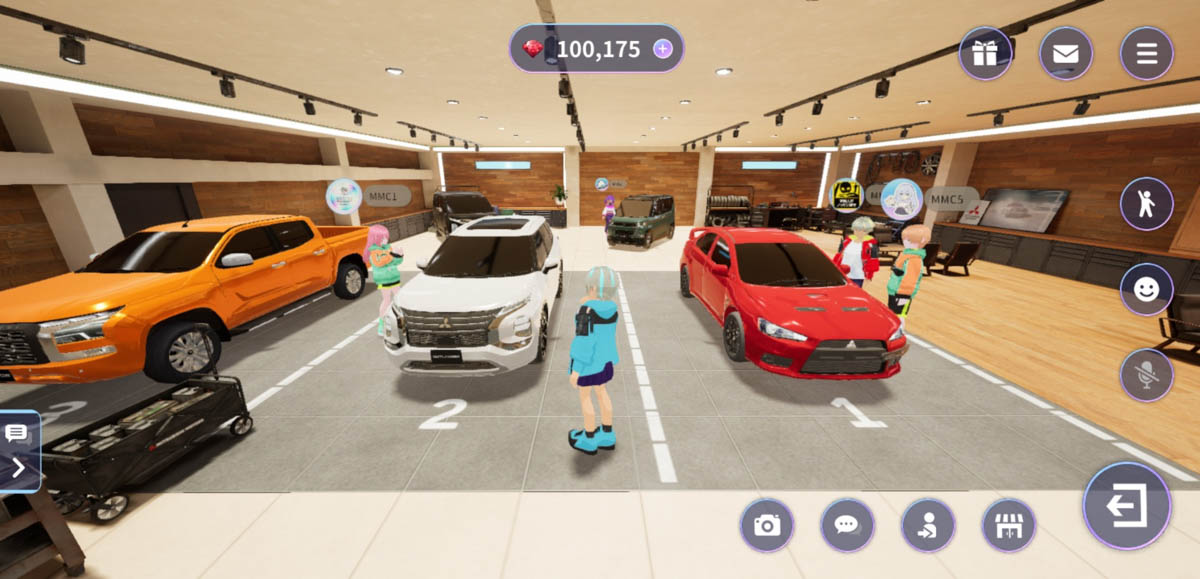Open the camera to take a photo
The width and height of the screenshot is (1200, 579).
(x=767, y=525)
